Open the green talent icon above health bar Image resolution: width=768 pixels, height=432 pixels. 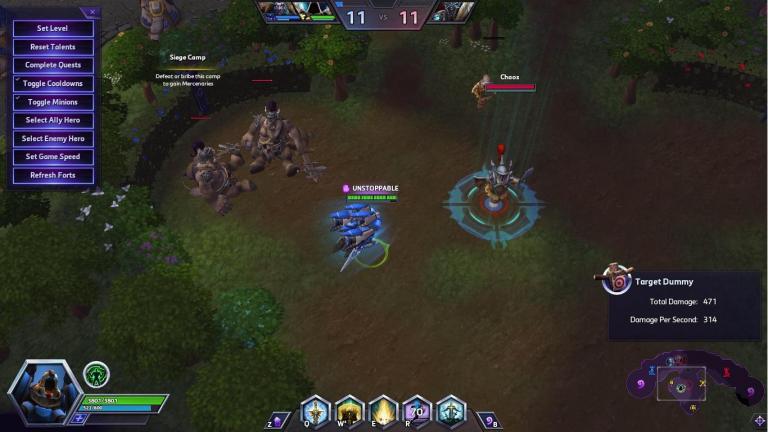click(97, 375)
